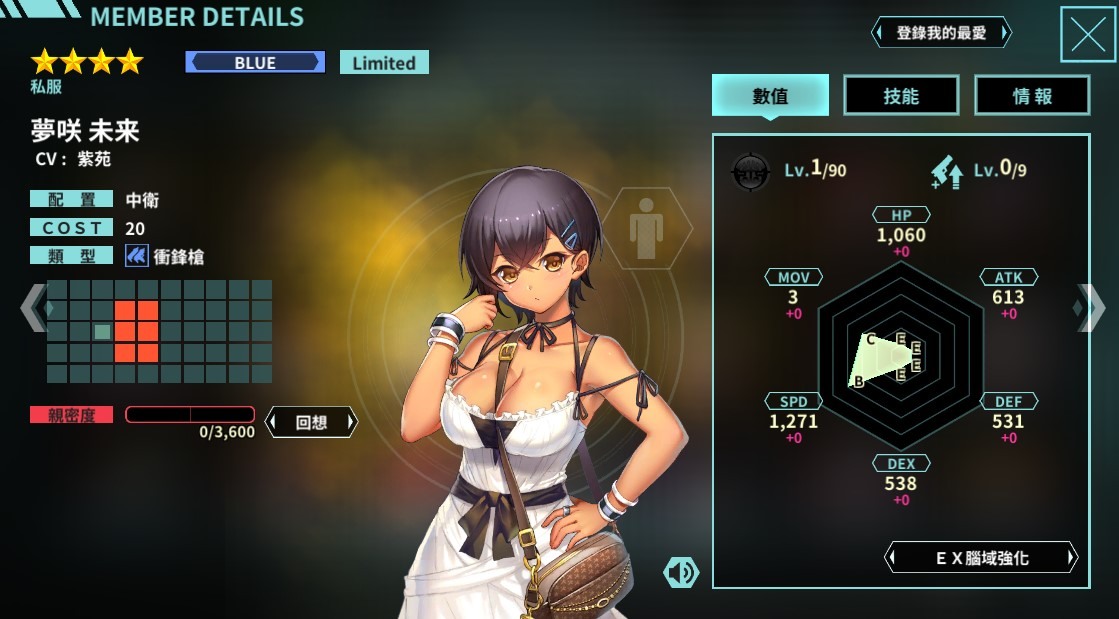Close the member details screen

(x=1087, y=35)
